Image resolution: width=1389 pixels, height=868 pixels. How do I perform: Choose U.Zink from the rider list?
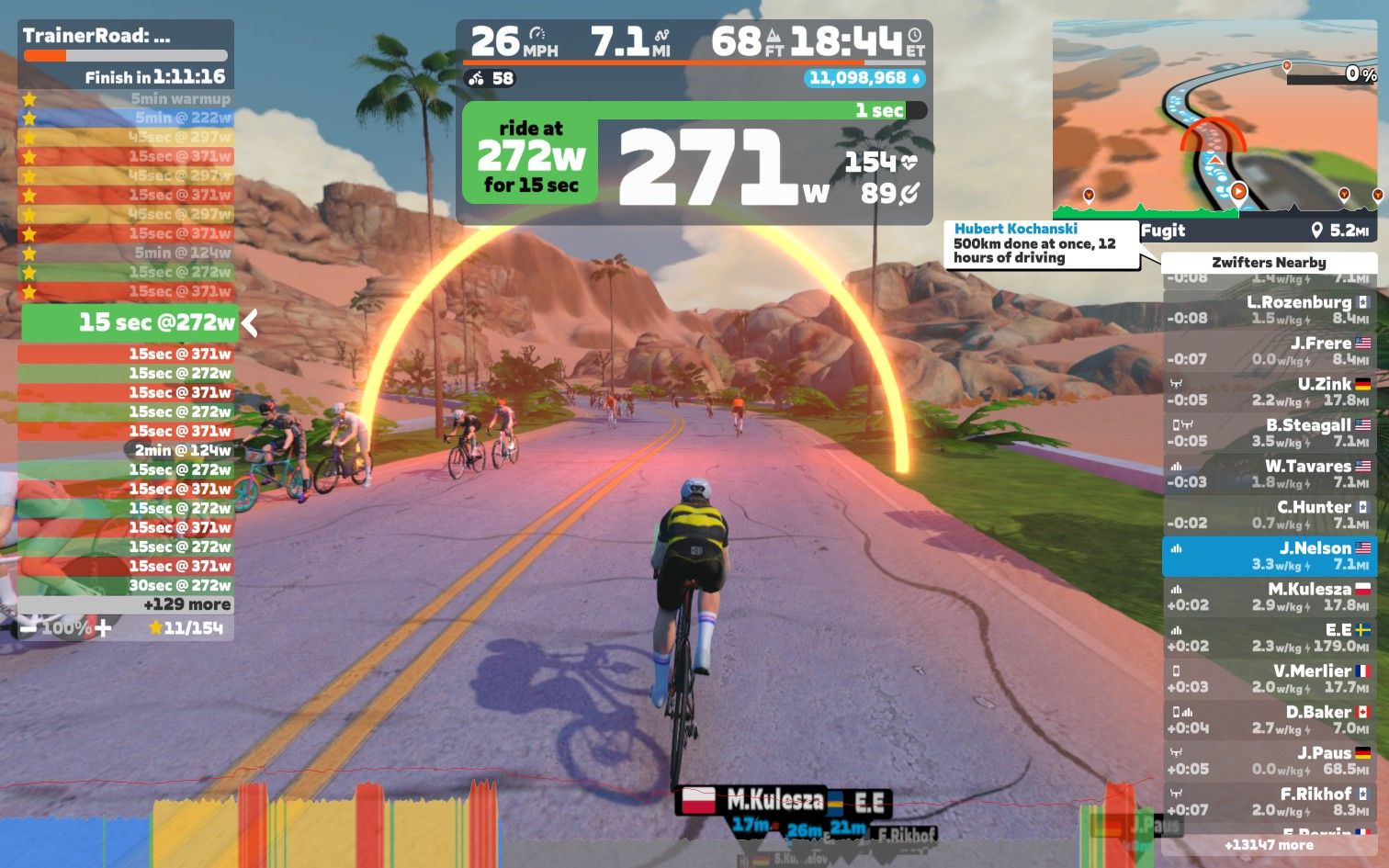1269,392
